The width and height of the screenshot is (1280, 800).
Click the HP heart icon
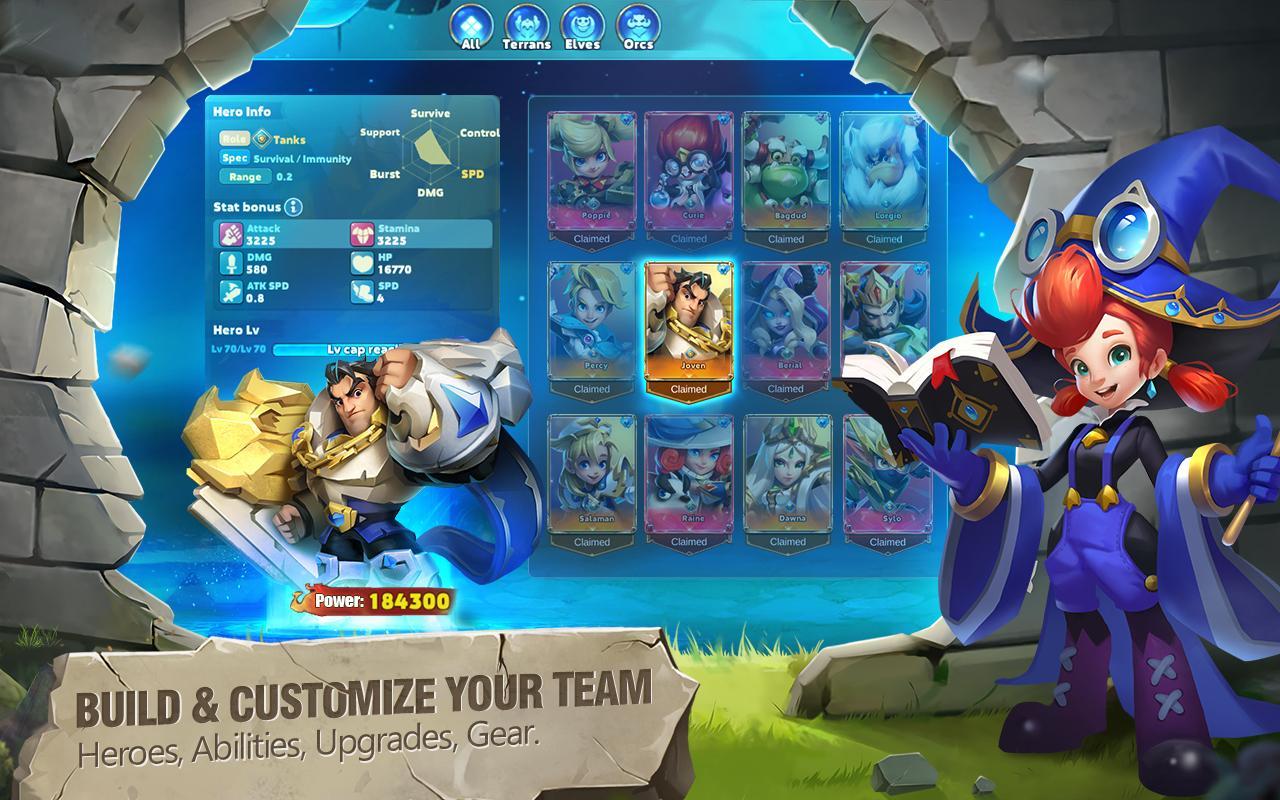coord(361,264)
